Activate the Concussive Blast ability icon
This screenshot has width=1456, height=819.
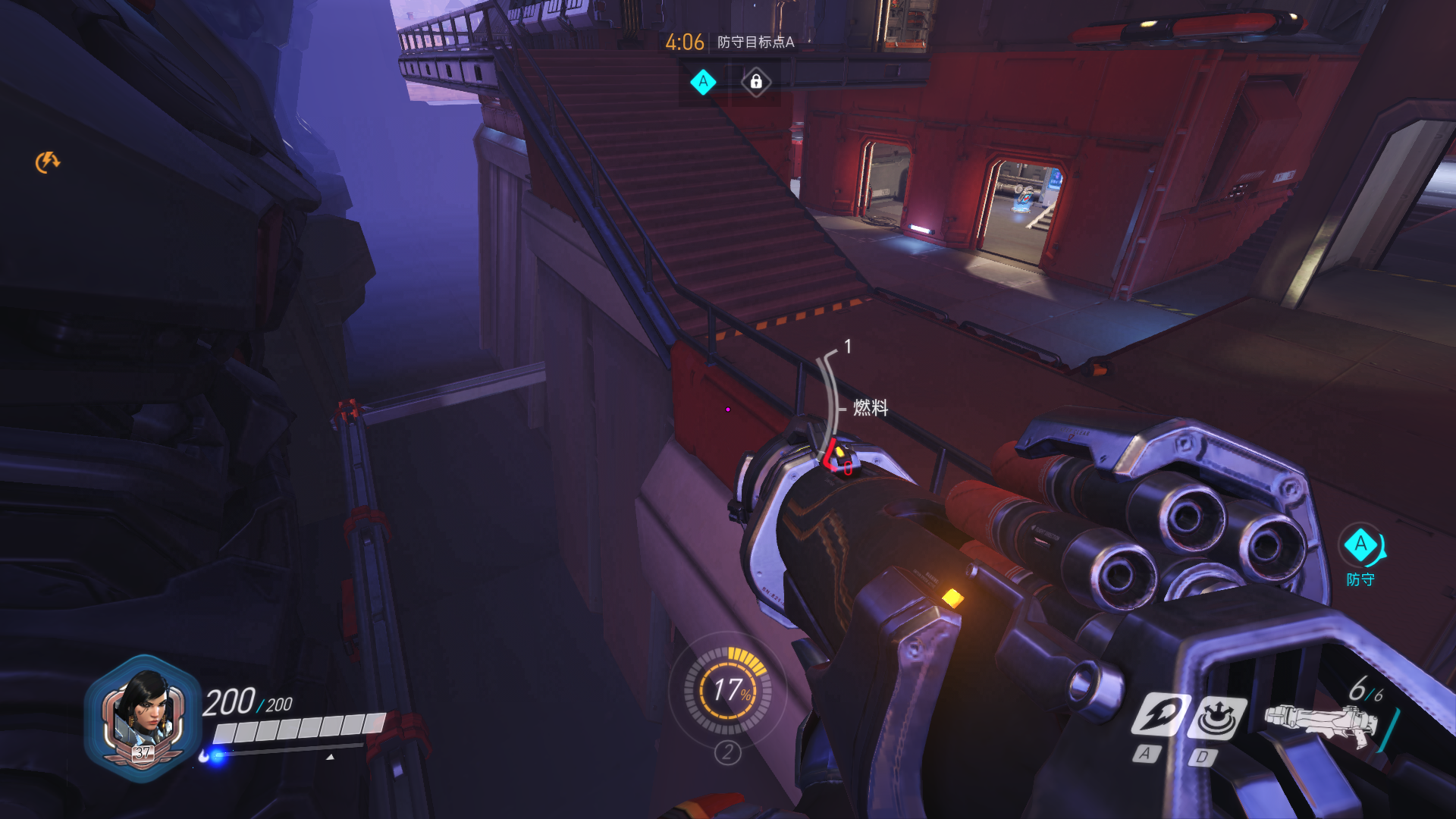[1216, 717]
